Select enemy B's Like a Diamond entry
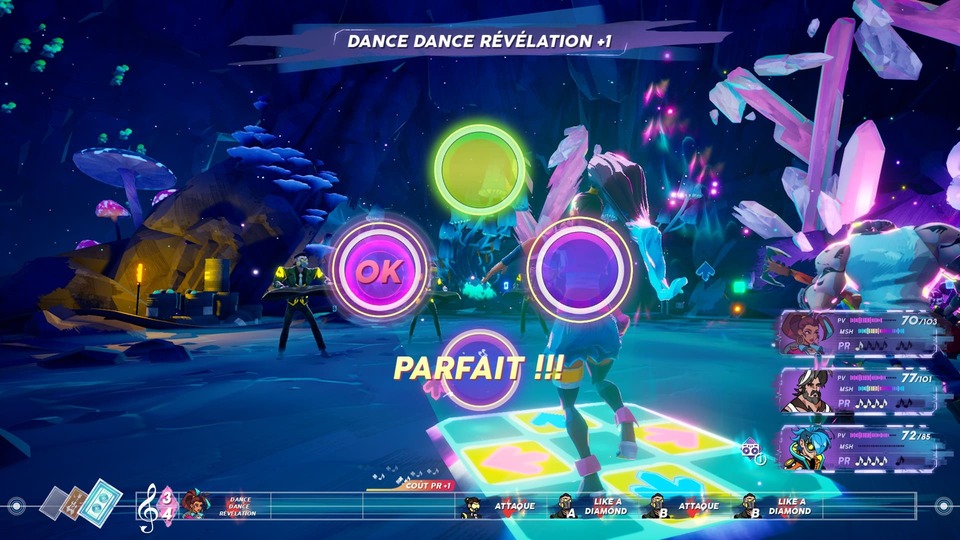 [774, 507]
